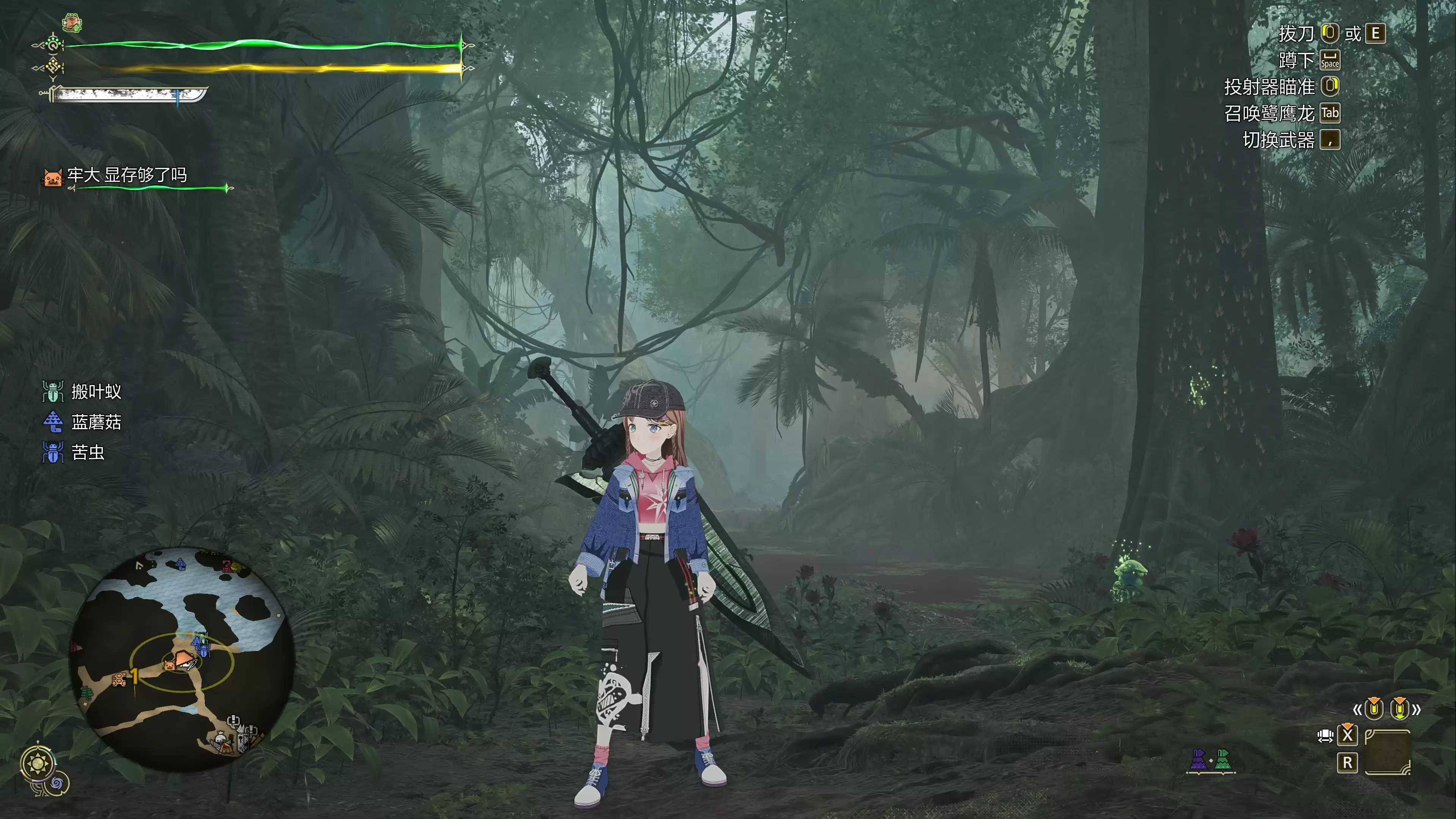
Task: Click the sun time-of-day icon below minimap
Action: pos(38,764)
